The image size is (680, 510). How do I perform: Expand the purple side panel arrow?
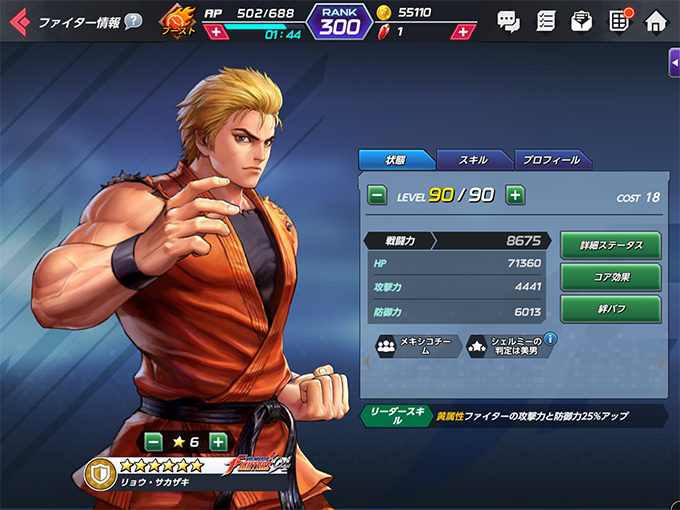673,62
